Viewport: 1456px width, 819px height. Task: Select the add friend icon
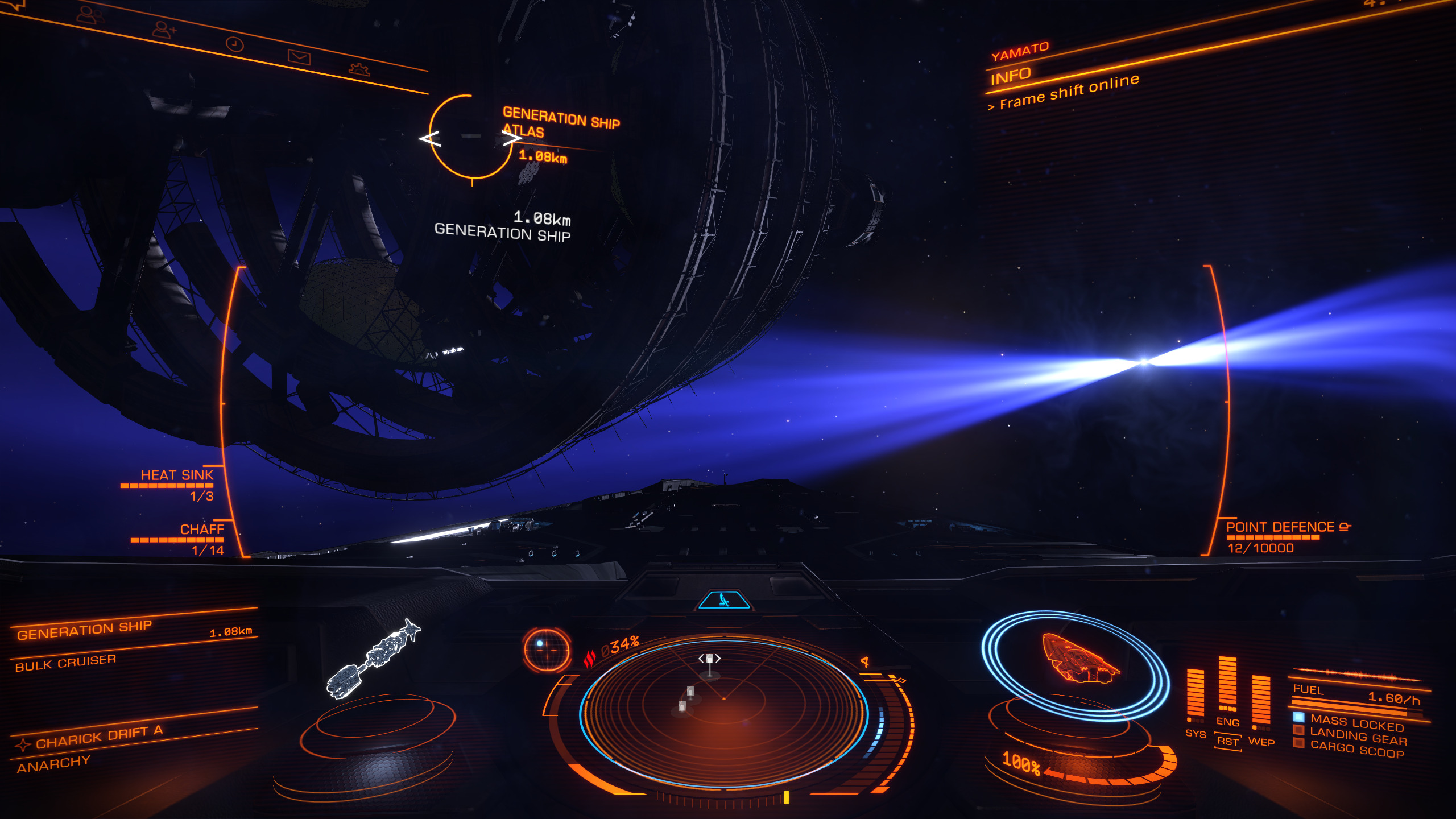coord(164,28)
